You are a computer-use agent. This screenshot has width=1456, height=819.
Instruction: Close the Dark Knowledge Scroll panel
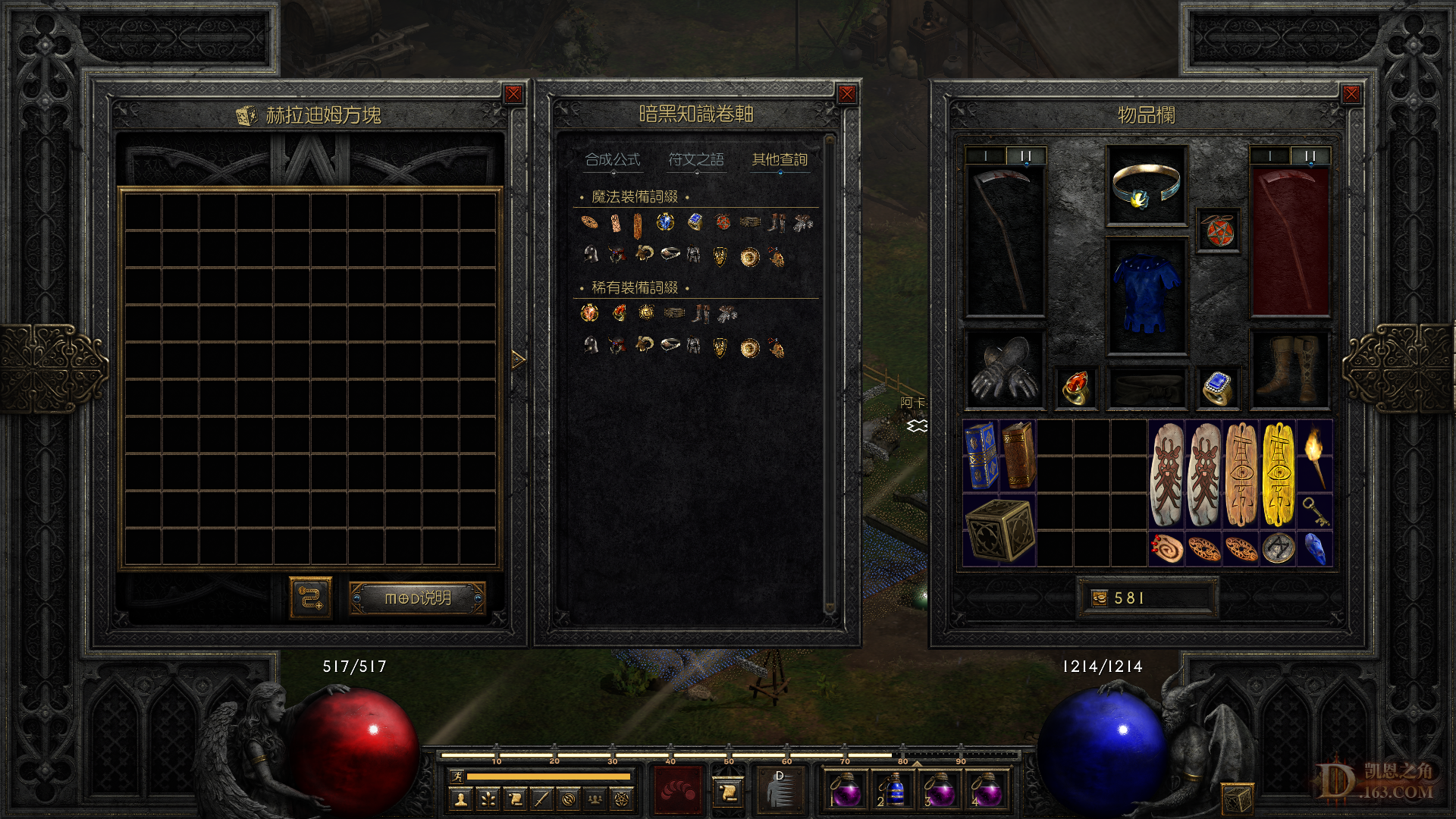847,94
